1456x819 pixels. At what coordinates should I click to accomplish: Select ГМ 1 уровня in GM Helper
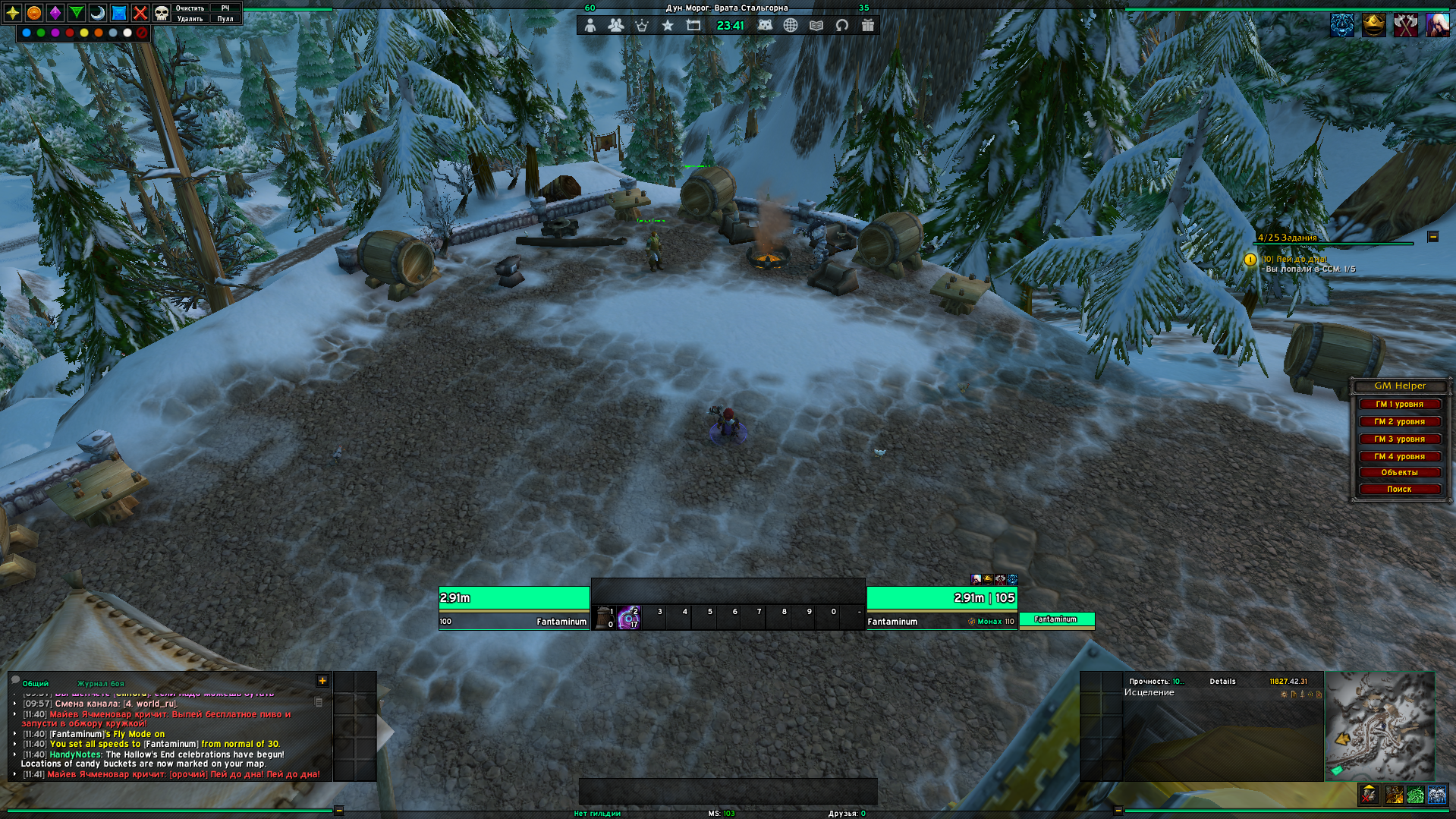click(1399, 405)
